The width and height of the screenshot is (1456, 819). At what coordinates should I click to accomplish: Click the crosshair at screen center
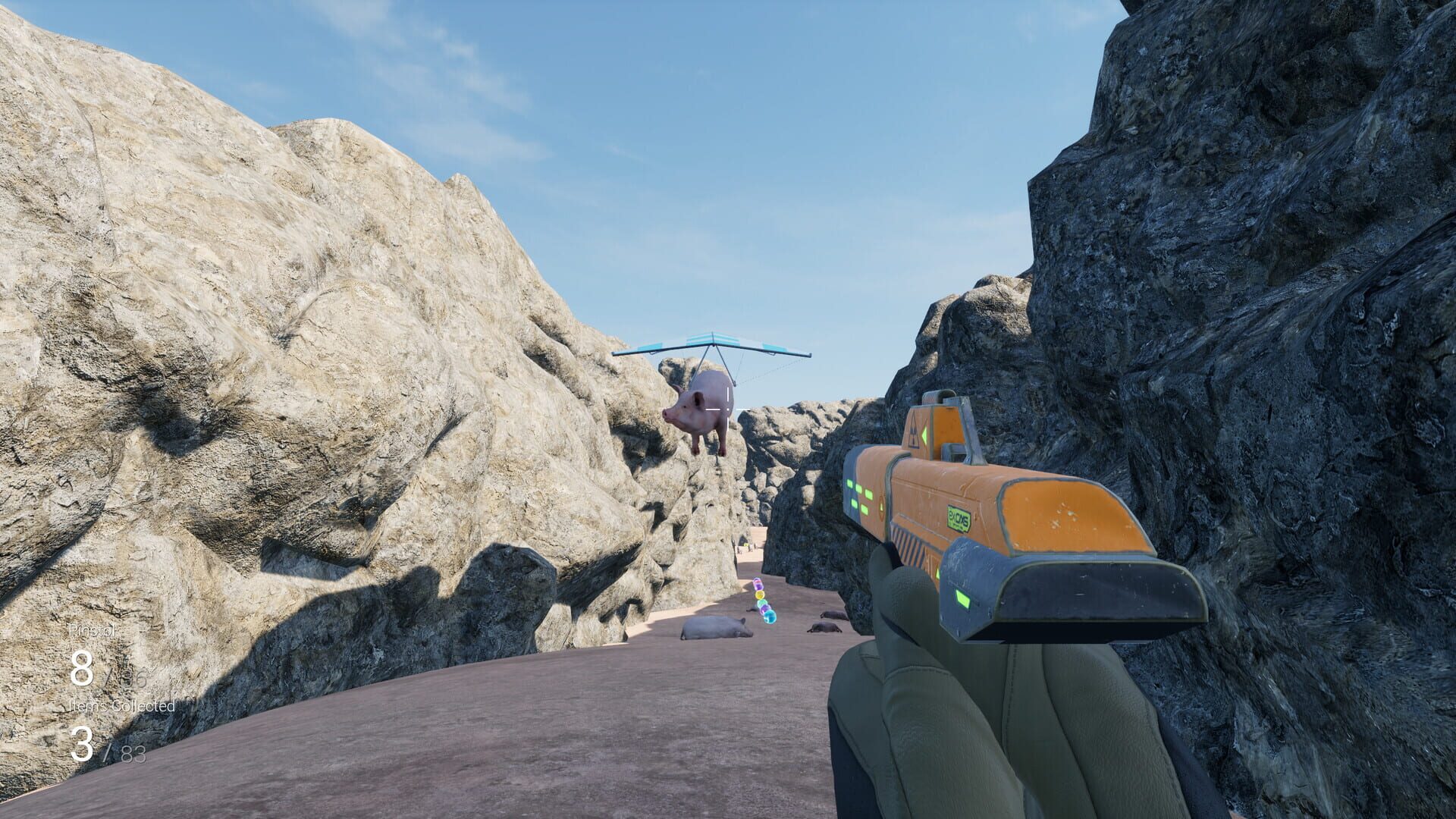point(728,409)
